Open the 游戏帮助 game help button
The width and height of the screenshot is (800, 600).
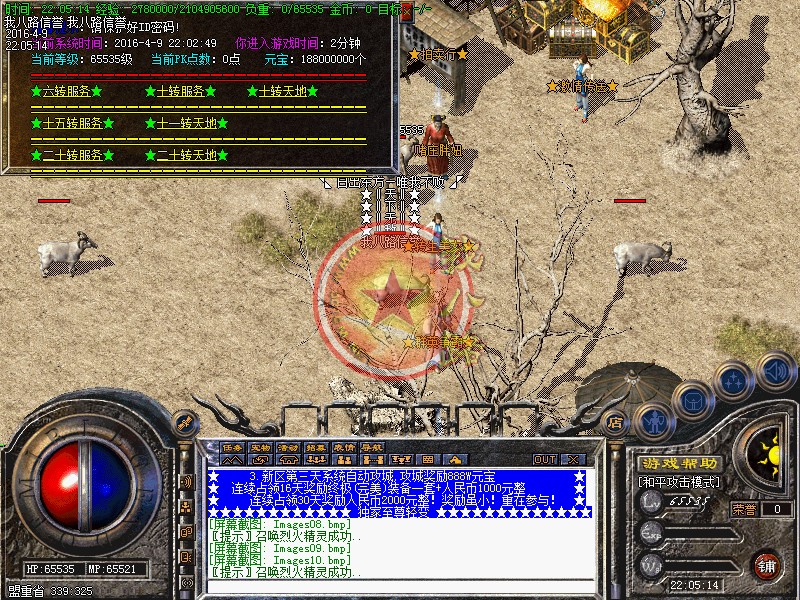(680, 464)
